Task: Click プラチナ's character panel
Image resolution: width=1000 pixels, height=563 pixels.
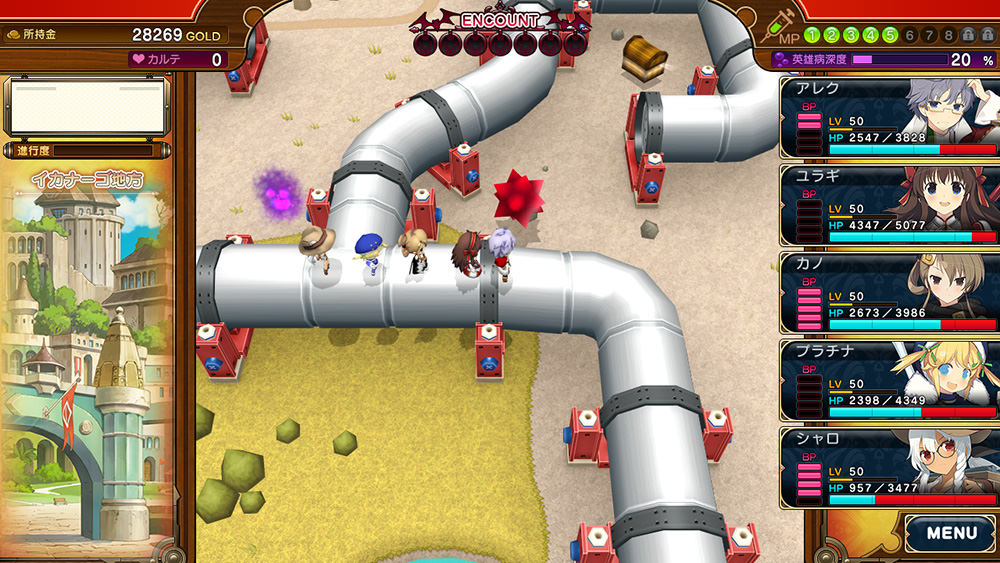Action: coord(889,380)
